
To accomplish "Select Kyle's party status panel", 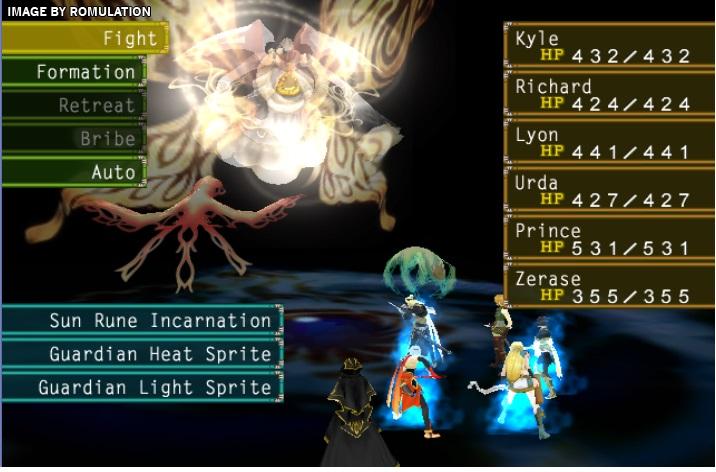I will click(x=607, y=47).
